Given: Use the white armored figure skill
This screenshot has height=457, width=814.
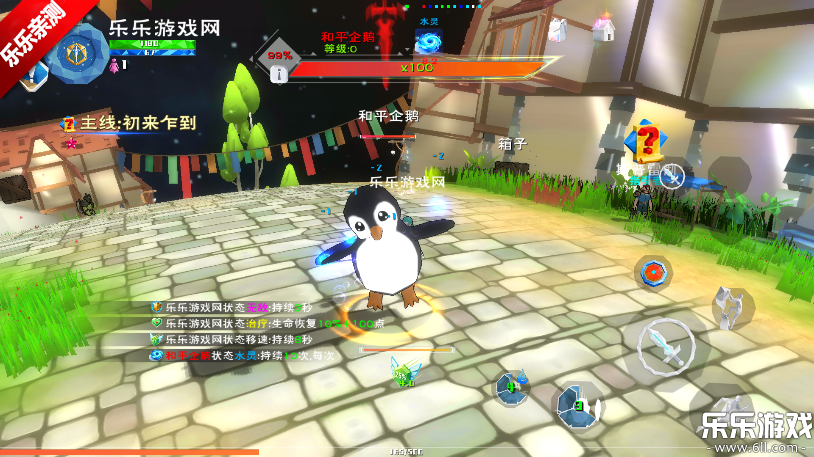Looking at the screenshot, I should click(x=733, y=304).
